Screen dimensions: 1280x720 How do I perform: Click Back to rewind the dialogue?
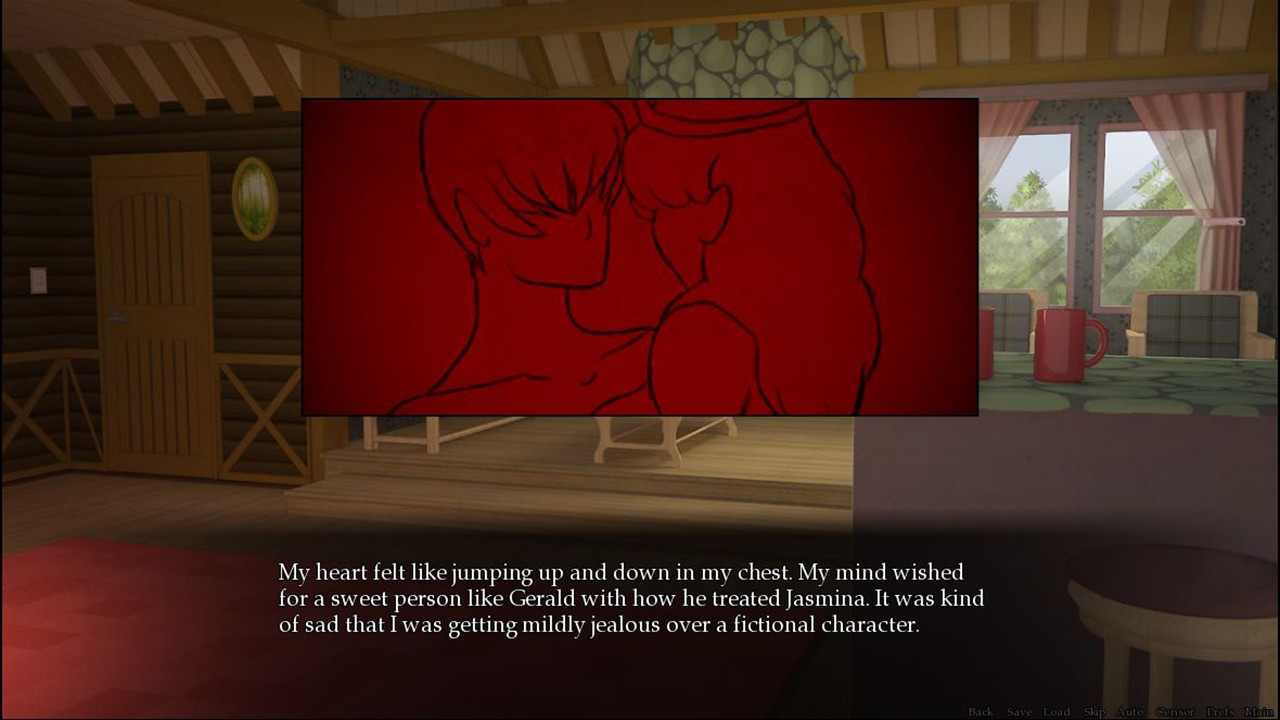click(980, 712)
